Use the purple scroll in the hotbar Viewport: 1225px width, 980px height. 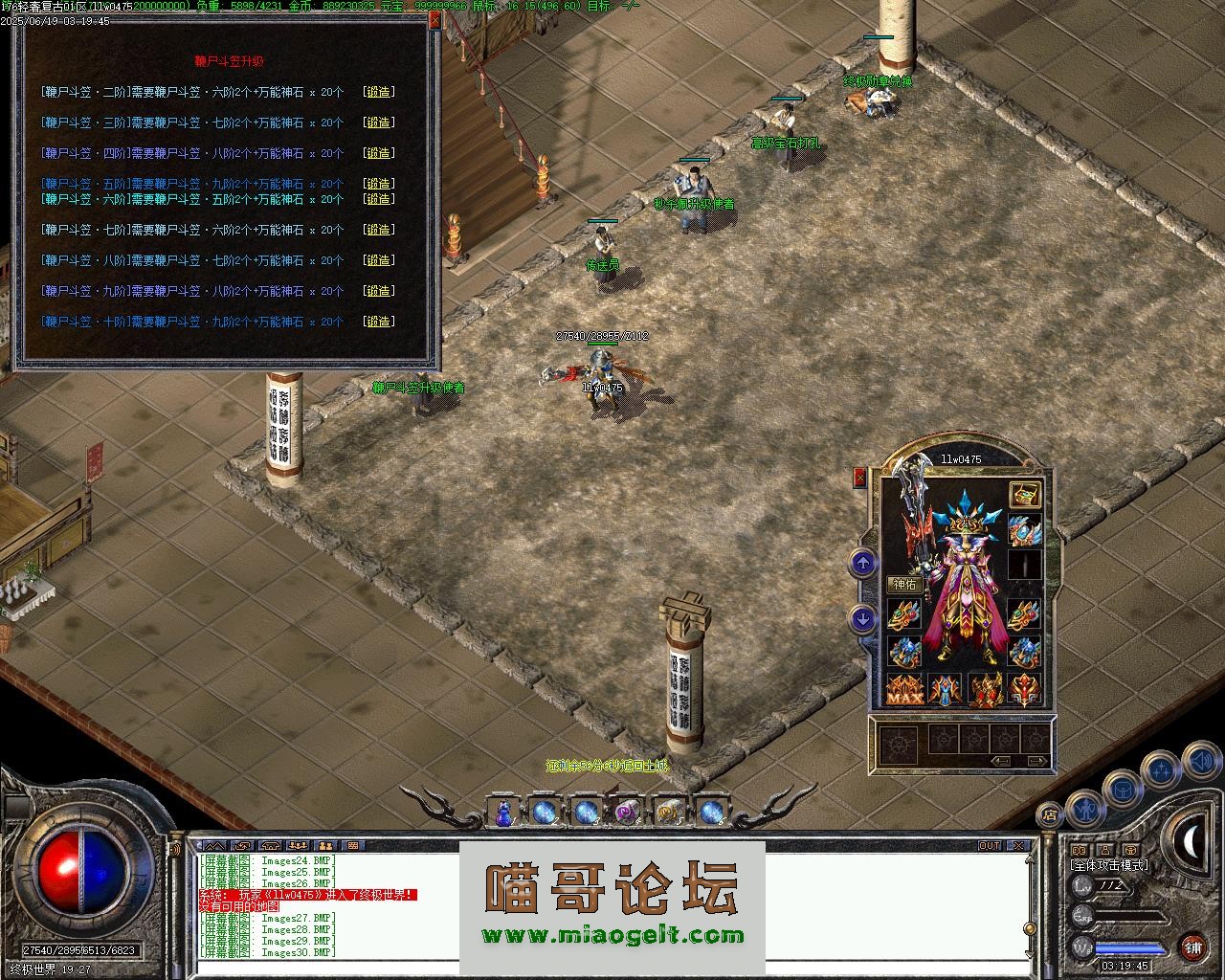point(627,813)
